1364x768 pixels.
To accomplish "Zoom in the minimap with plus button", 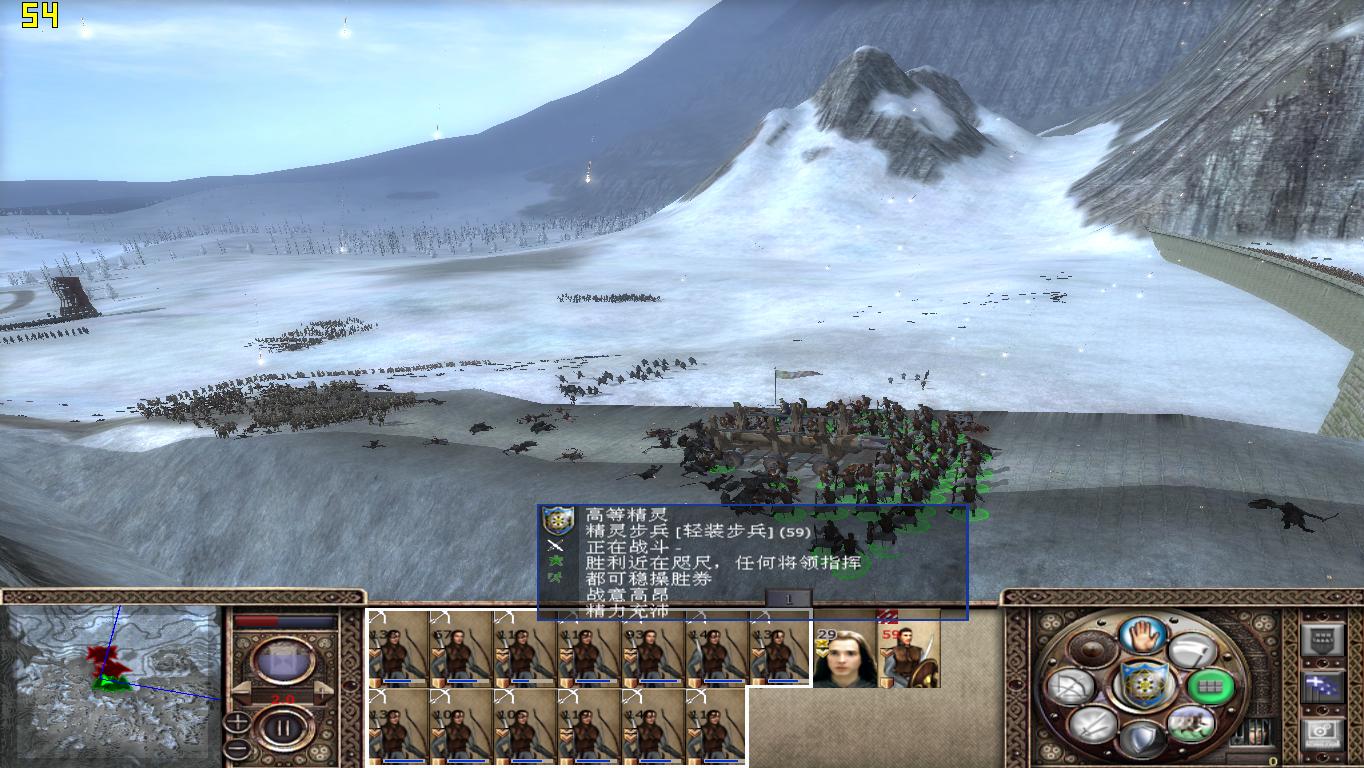I will (x=237, y=721).
